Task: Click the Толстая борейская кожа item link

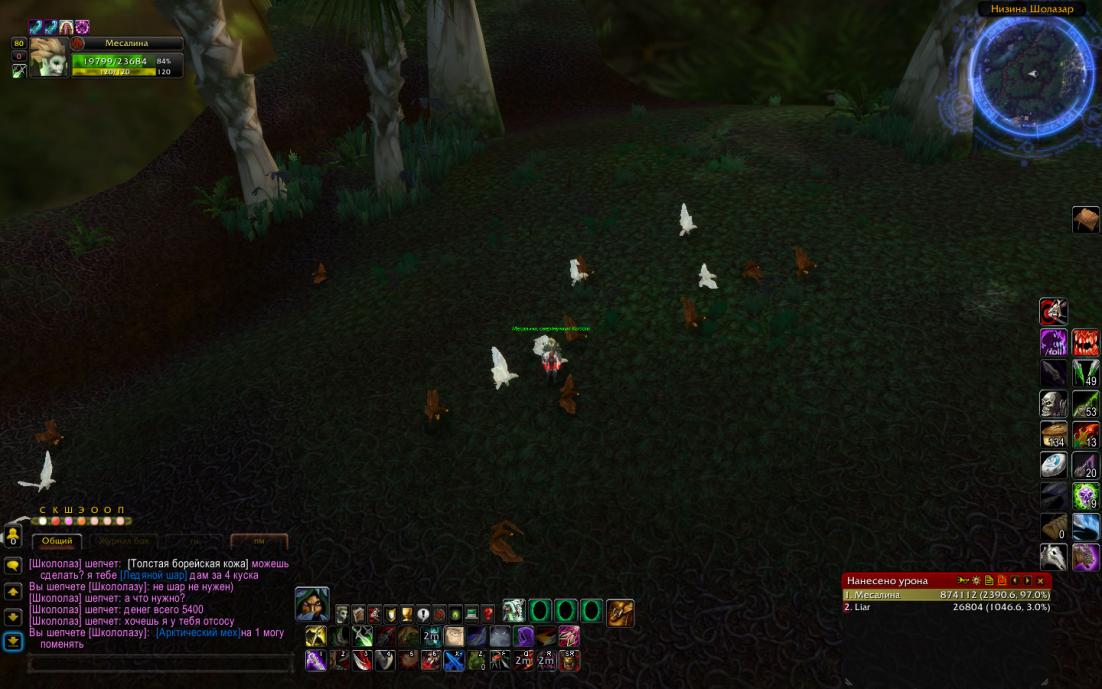Action: 188,564
